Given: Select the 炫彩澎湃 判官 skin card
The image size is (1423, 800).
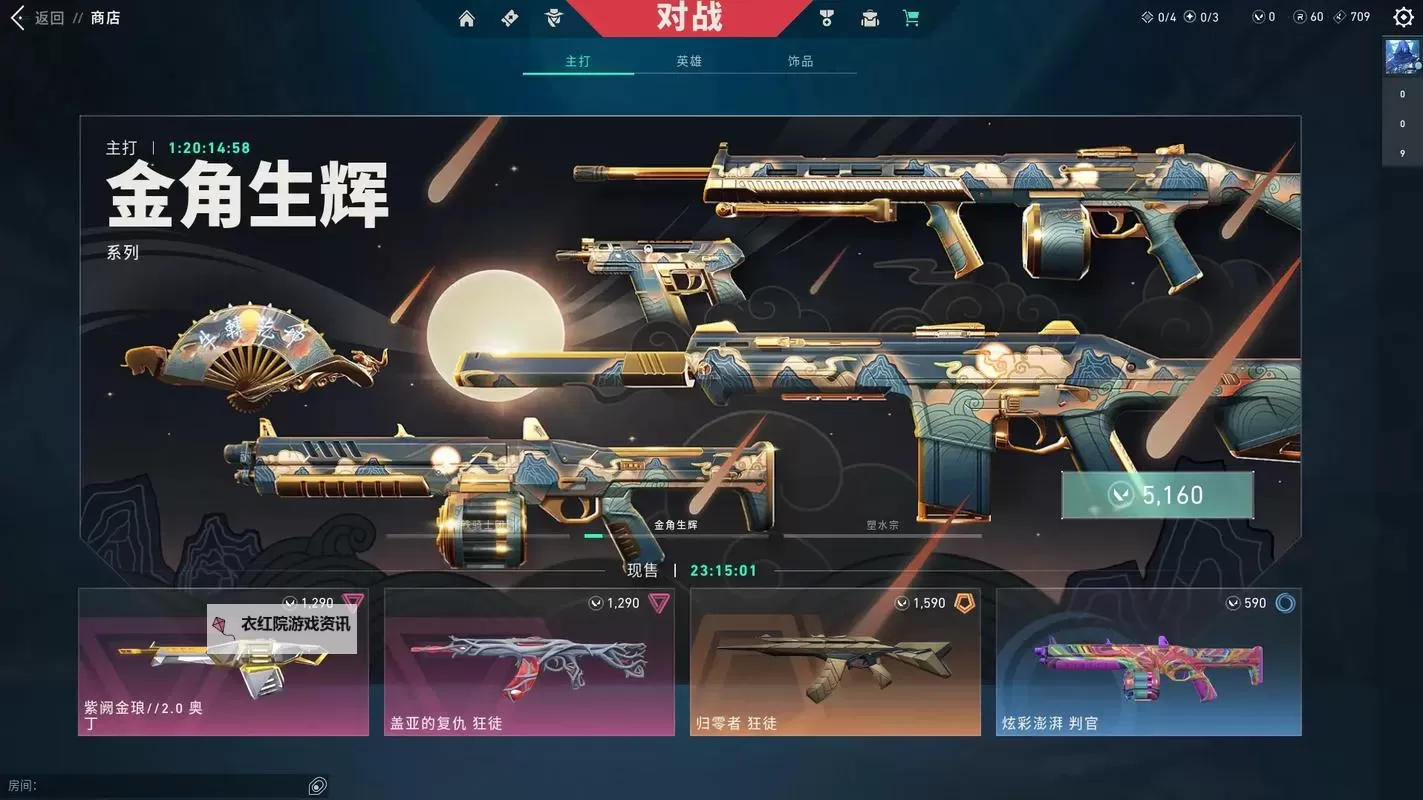Looking at the screenshot, I should click(x=1148, y=662).
